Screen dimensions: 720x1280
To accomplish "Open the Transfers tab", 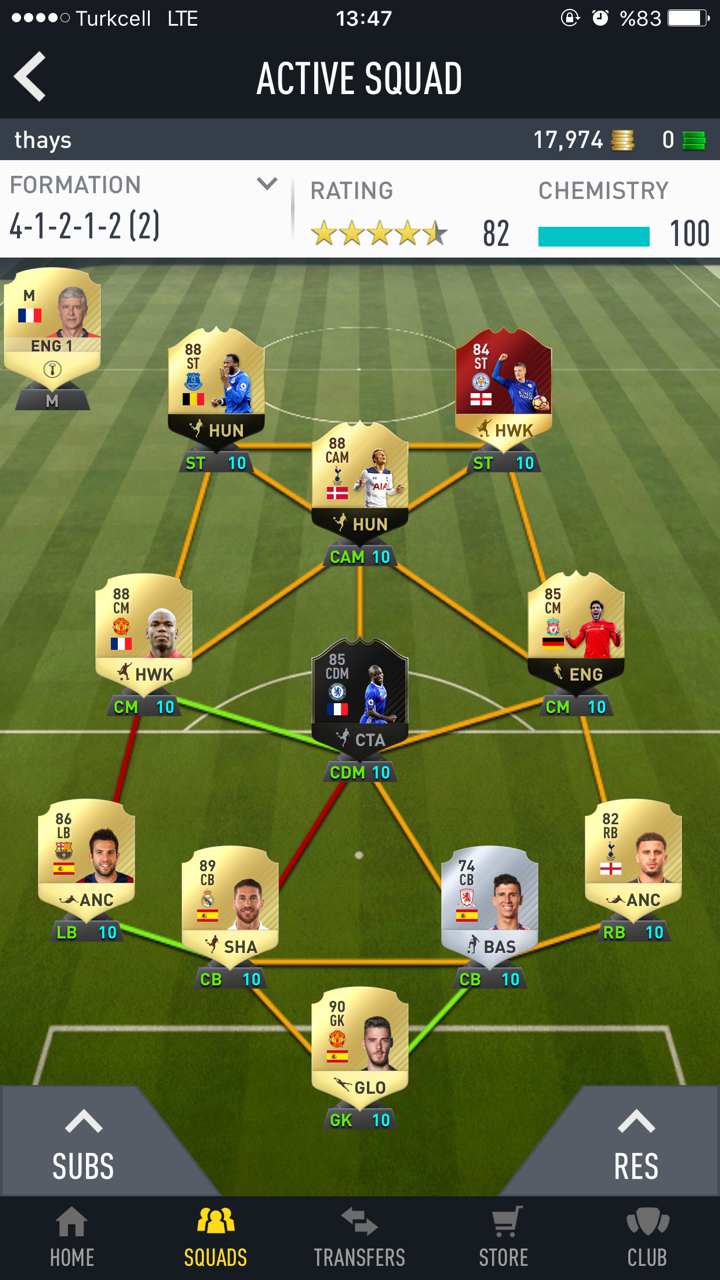I will pyautogui.click(x=359, y=1237).
